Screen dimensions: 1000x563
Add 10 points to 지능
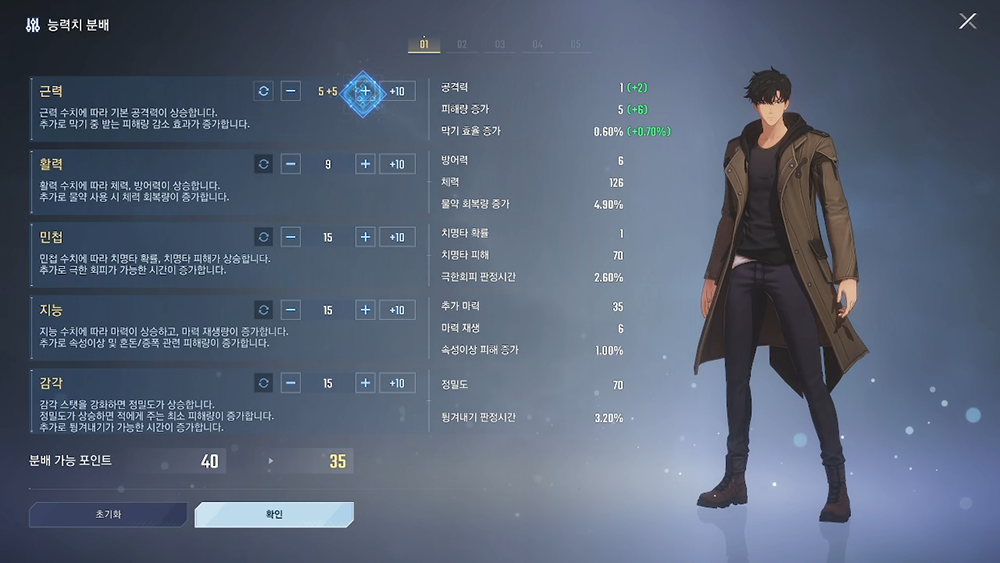[x=397, y=310]
